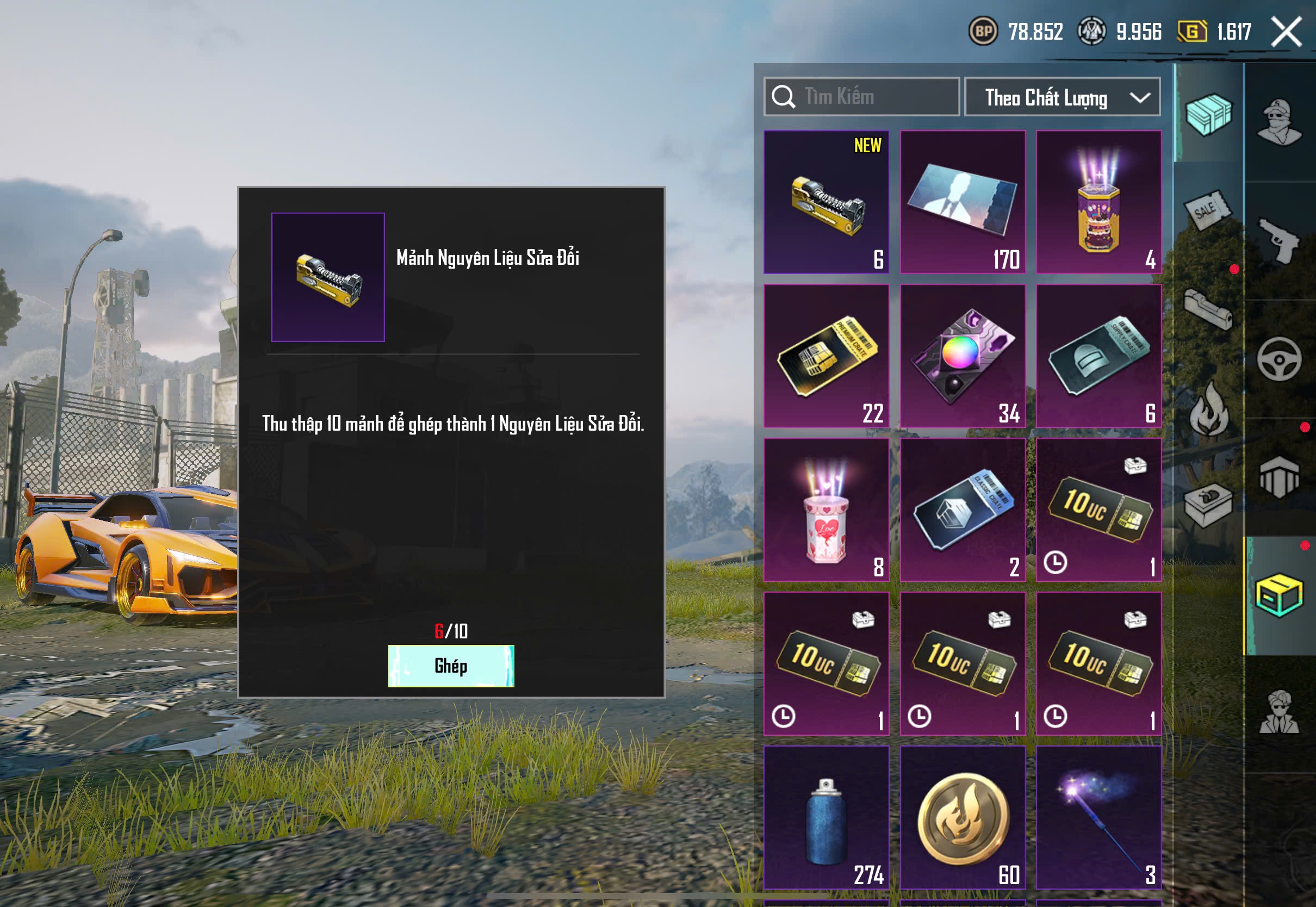Choose the pink heart love box
1316x907 pixels.
coord(825,510)
